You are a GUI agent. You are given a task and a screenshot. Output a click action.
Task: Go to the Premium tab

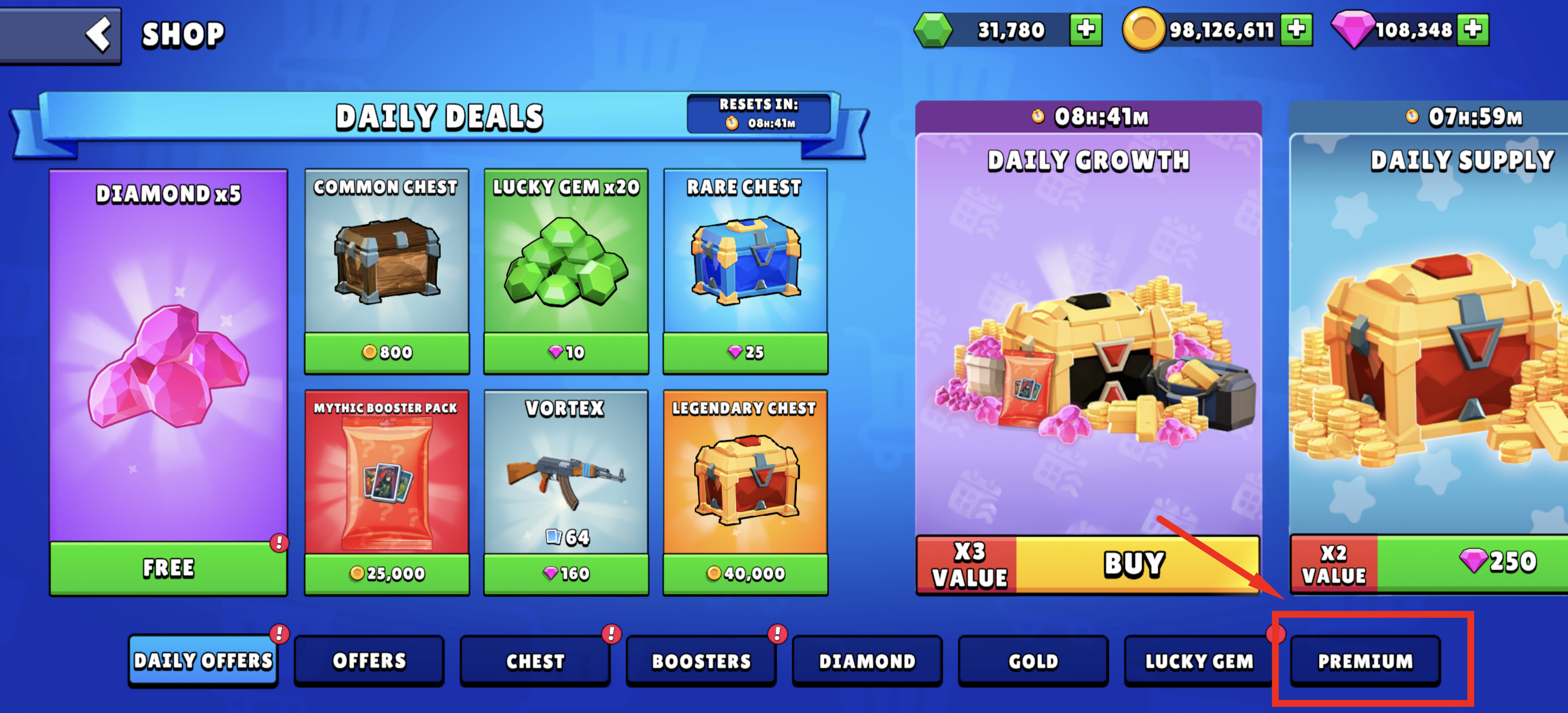click(x=1365, y=661)
